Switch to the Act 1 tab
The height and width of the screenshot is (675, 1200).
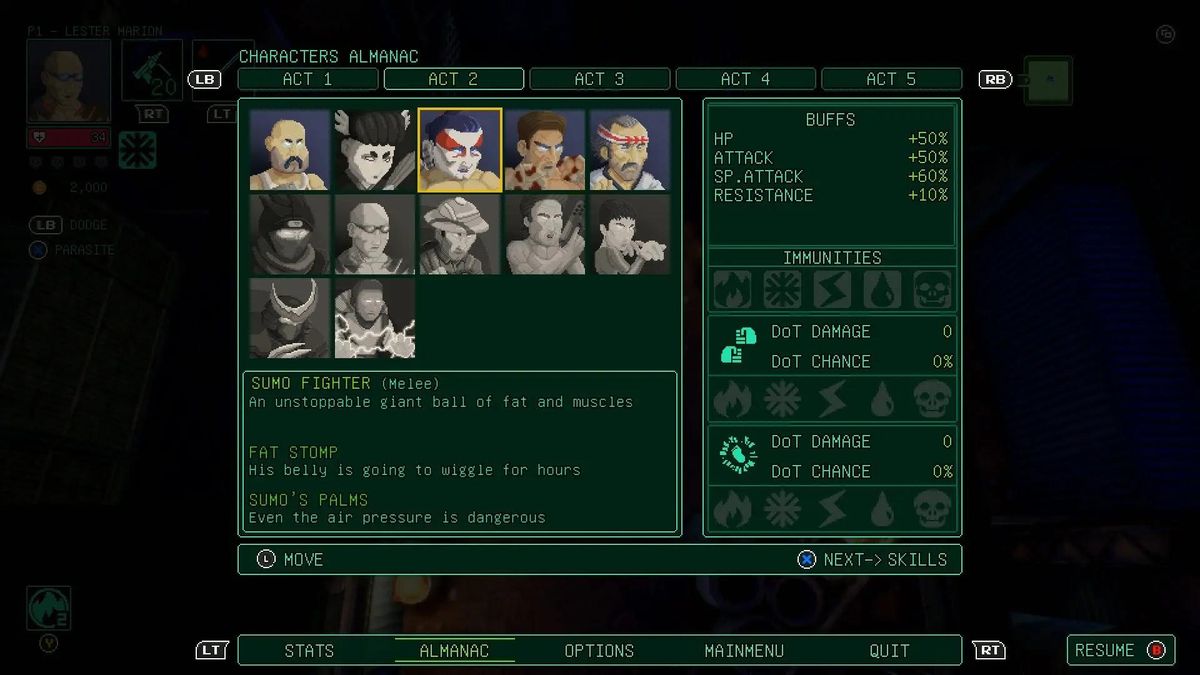[x=308, y=79]
